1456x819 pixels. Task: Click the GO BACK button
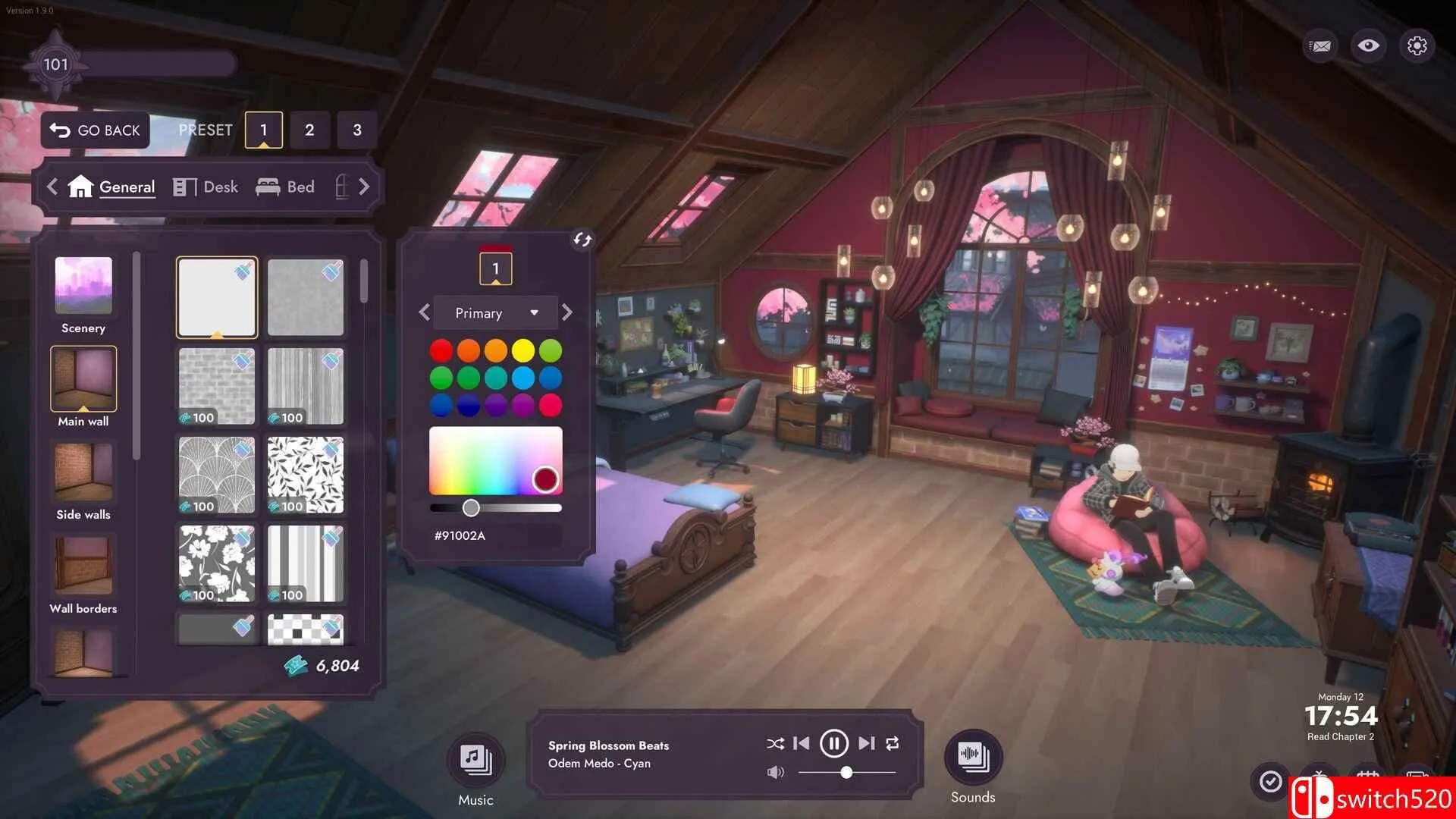coord(95,130)
